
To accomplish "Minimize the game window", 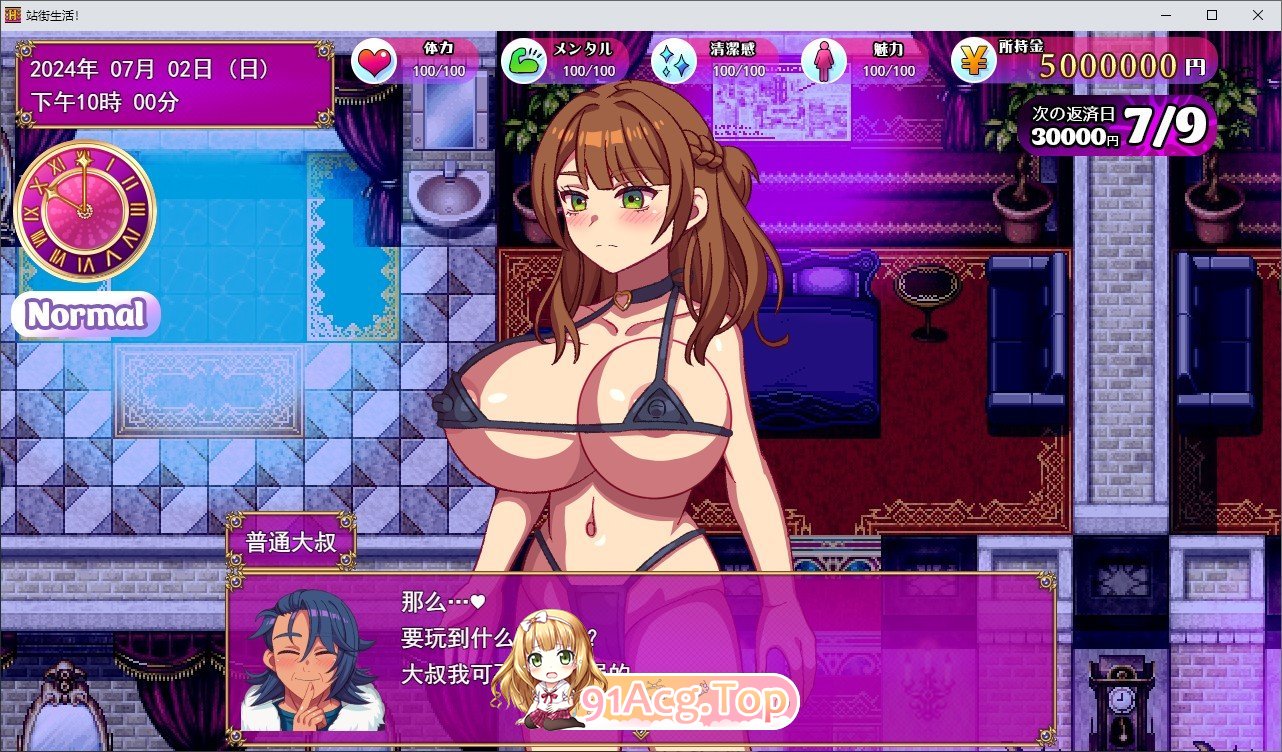I will coord(1166,15).
